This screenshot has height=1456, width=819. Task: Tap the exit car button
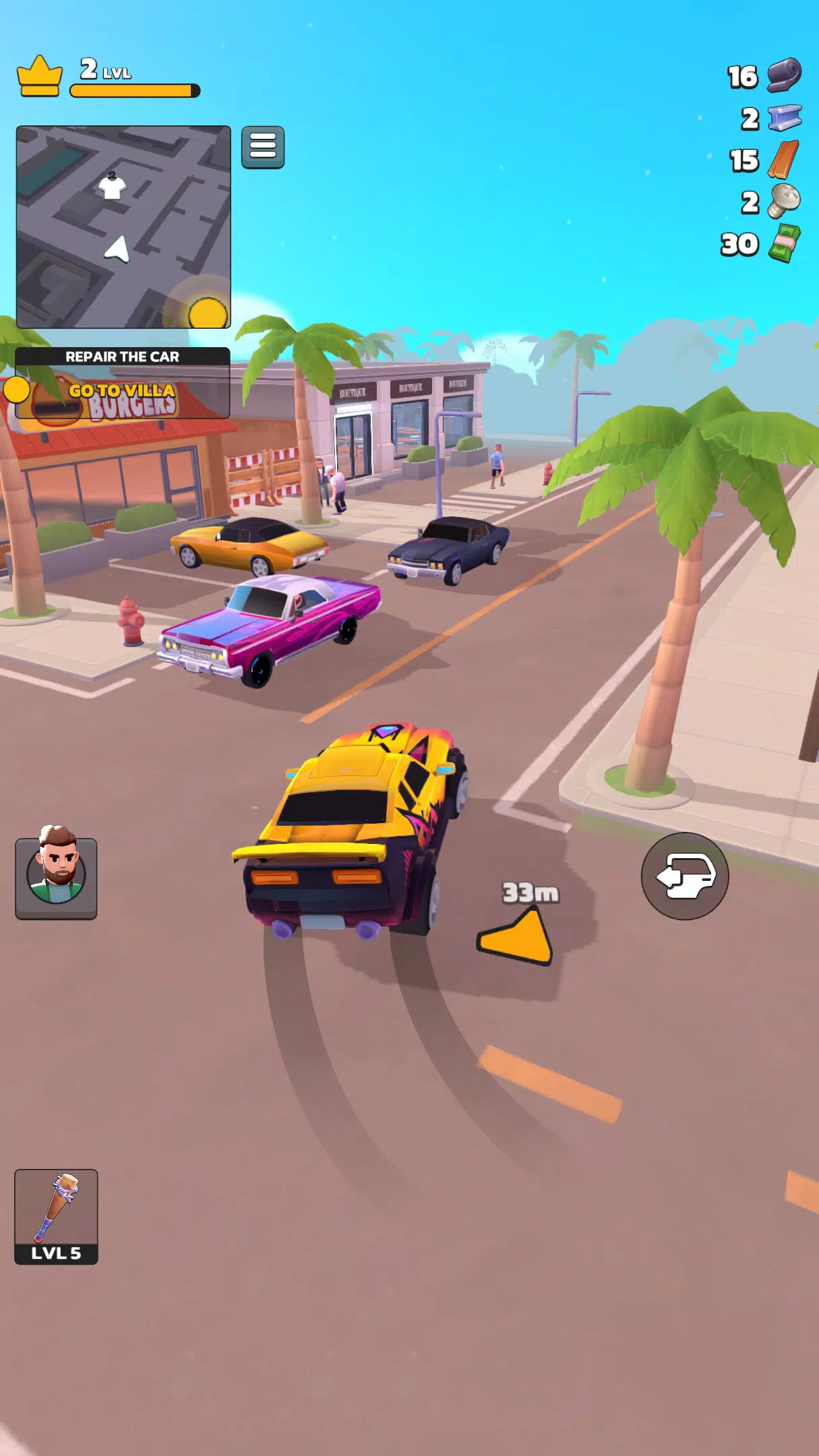coord(684,876)
